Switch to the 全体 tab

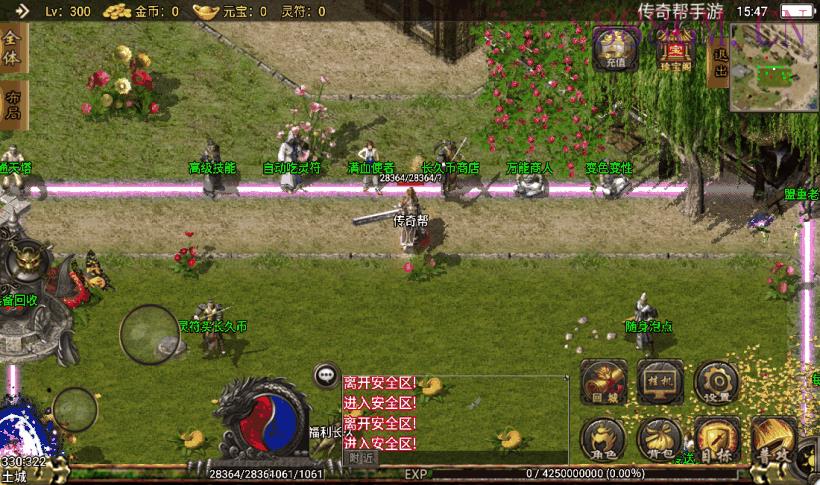pos(12,48)
